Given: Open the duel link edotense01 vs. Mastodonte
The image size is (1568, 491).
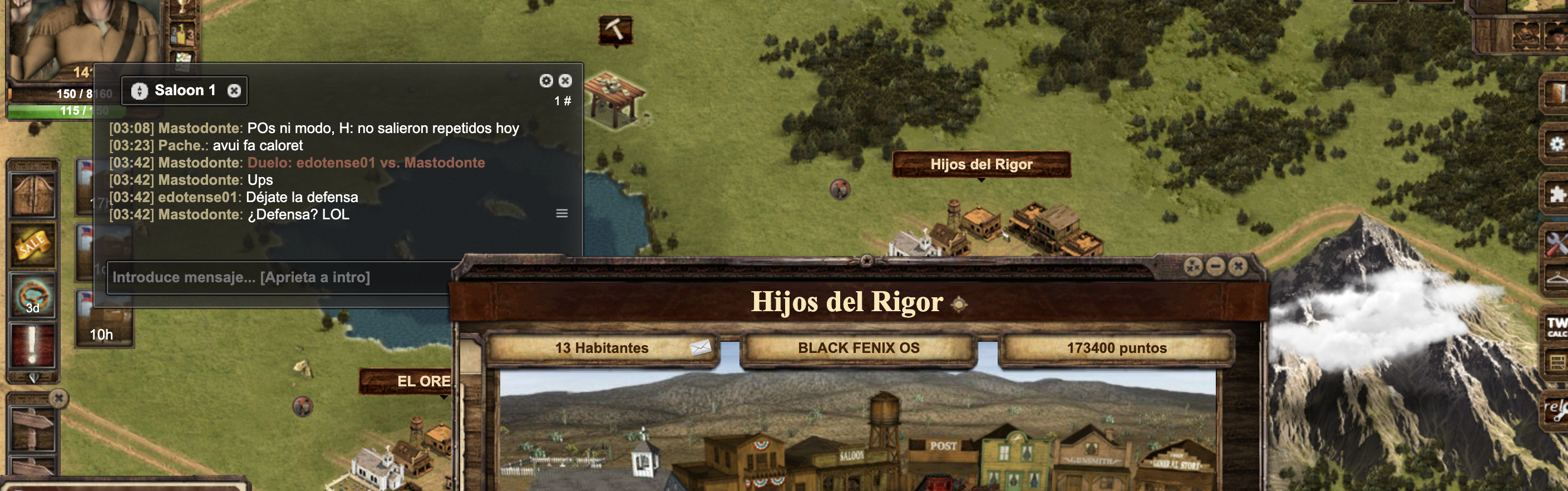Looking at the screenshot, I should pyautogui.click(x=366, y=163).
